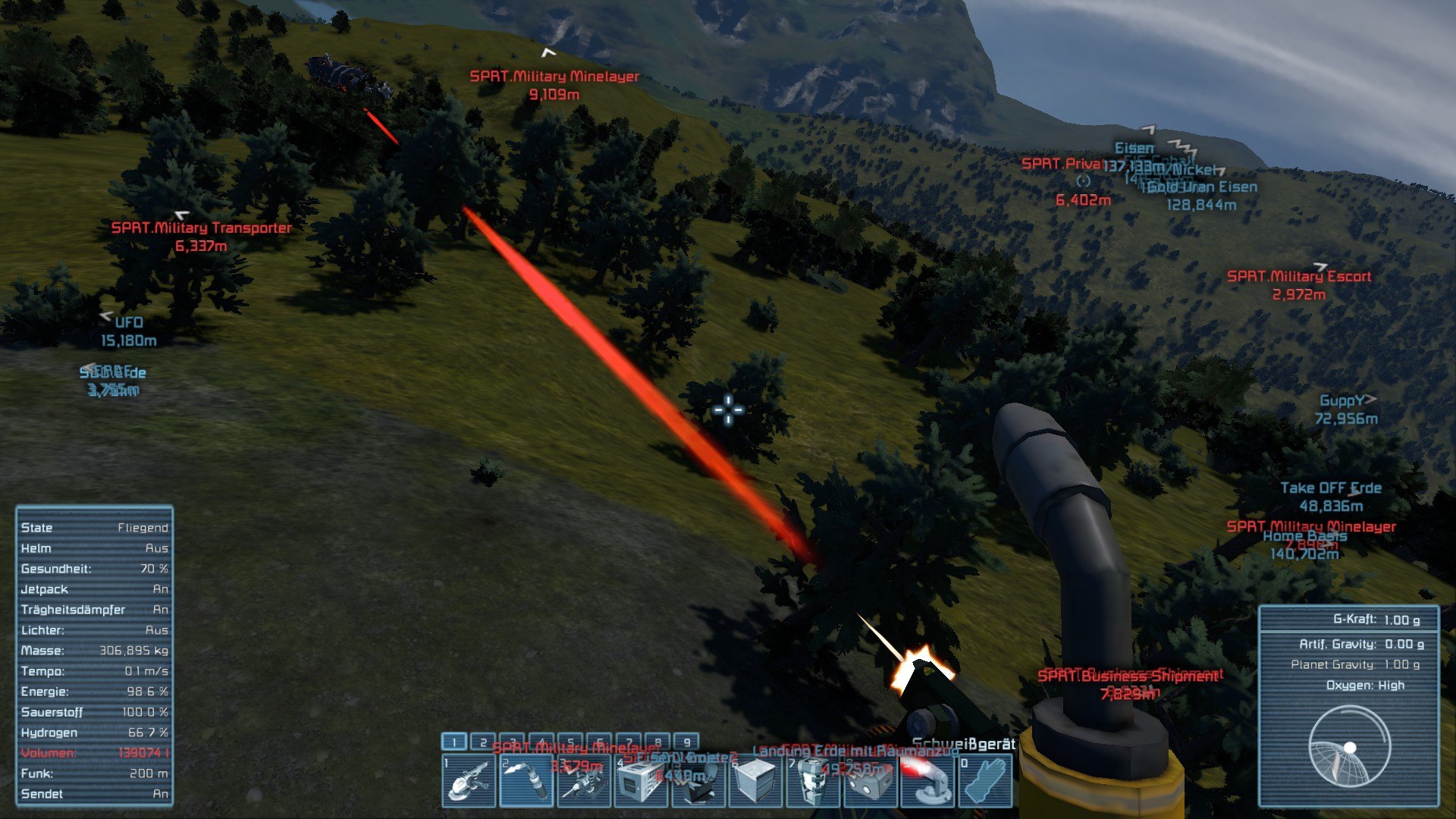Choose the cylindrical block in slot 7
The width and height of the screenshot is (1456, 819).
(x=814, y=780)
